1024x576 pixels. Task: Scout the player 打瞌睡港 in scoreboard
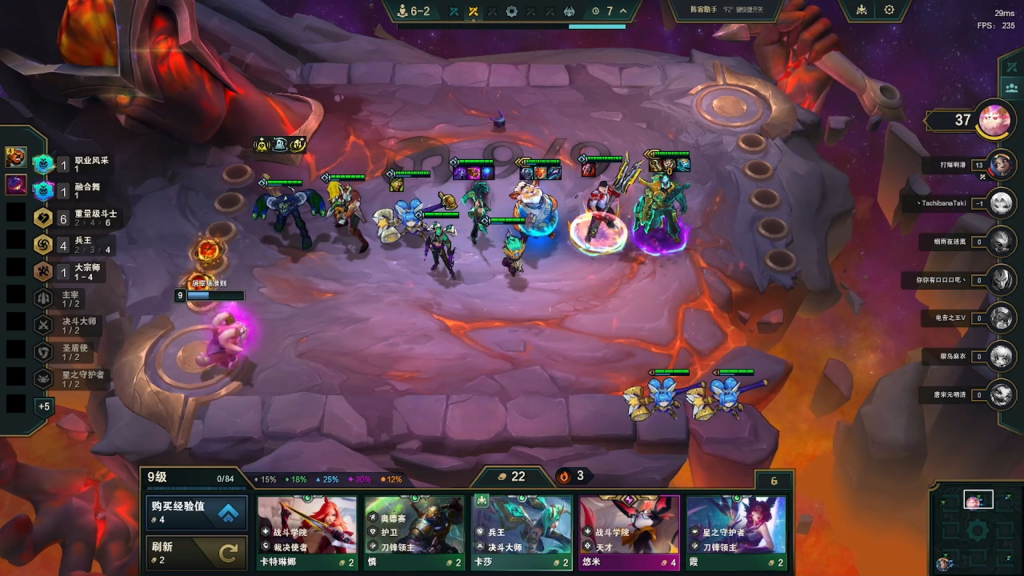[x=1001, y=164]
